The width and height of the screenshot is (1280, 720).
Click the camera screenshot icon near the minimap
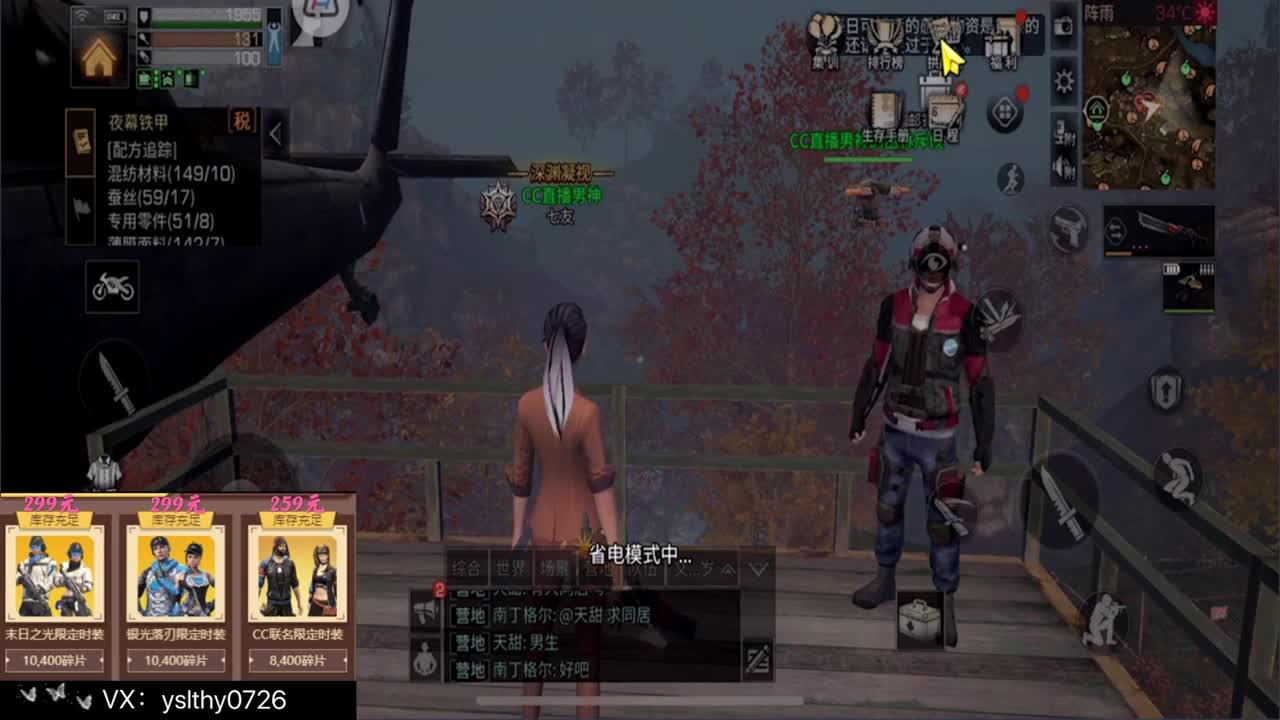point(1063,27)
